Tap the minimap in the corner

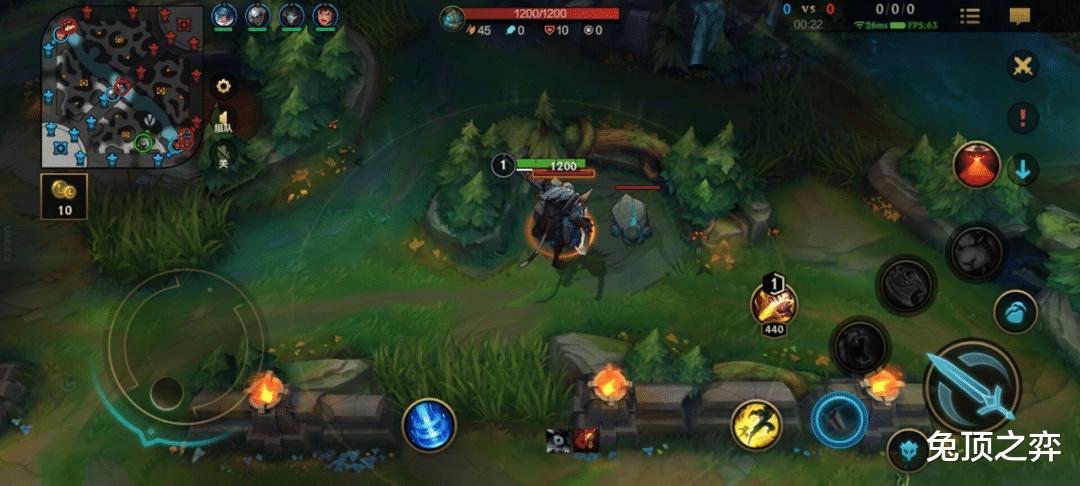(x=118, y=92)
